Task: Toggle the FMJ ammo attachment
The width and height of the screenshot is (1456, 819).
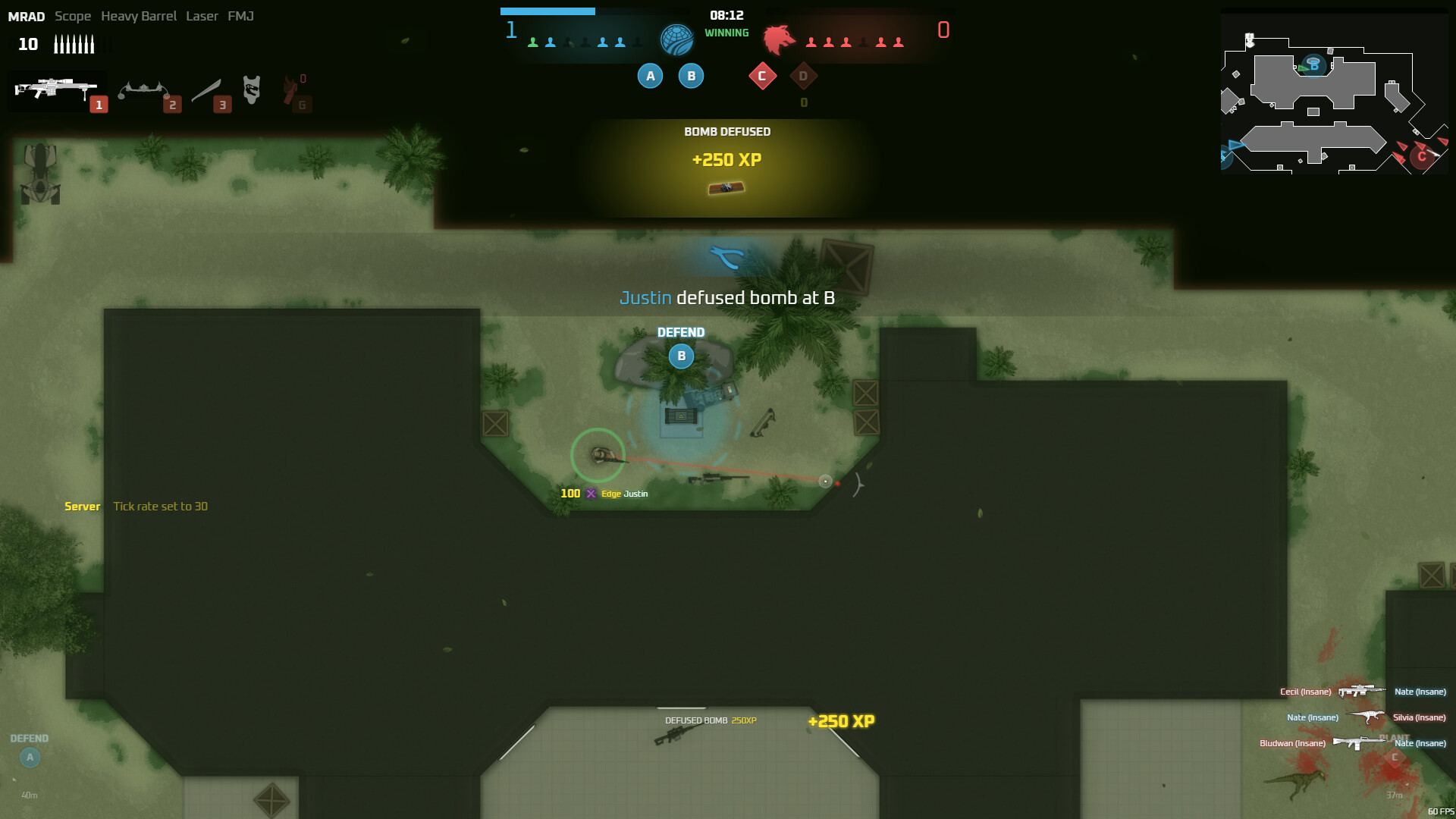Action: click(240, 16)
